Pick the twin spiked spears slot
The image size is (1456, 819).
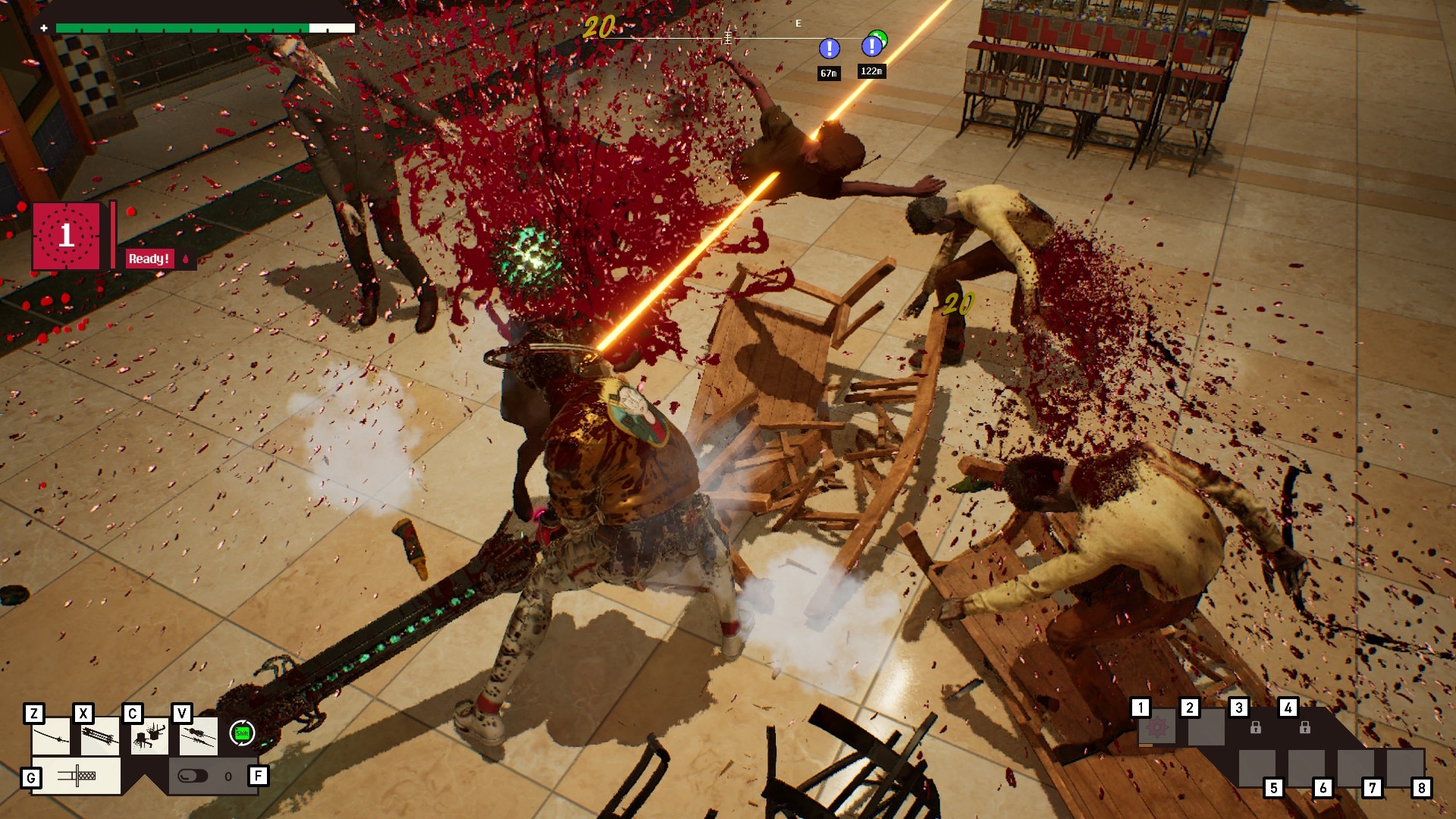tap(198, 736)
